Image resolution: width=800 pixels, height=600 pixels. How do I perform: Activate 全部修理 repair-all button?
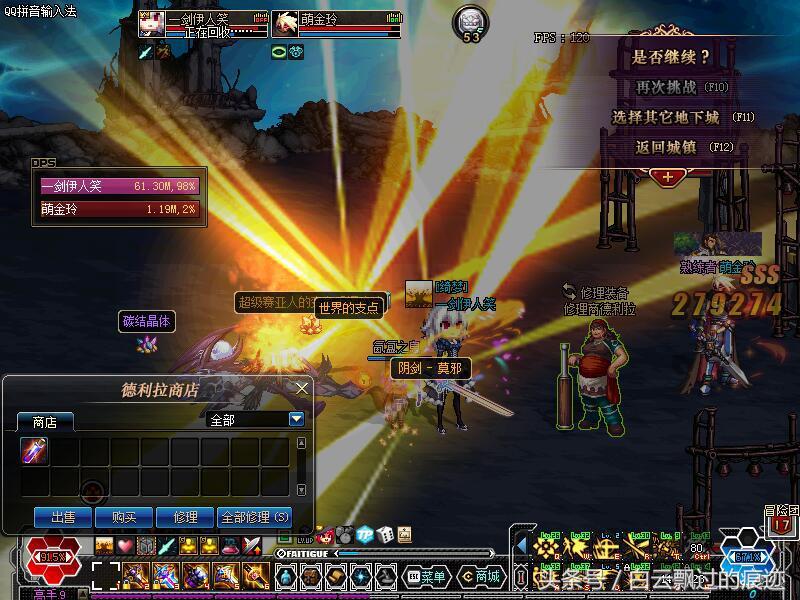tap(255, 517)
